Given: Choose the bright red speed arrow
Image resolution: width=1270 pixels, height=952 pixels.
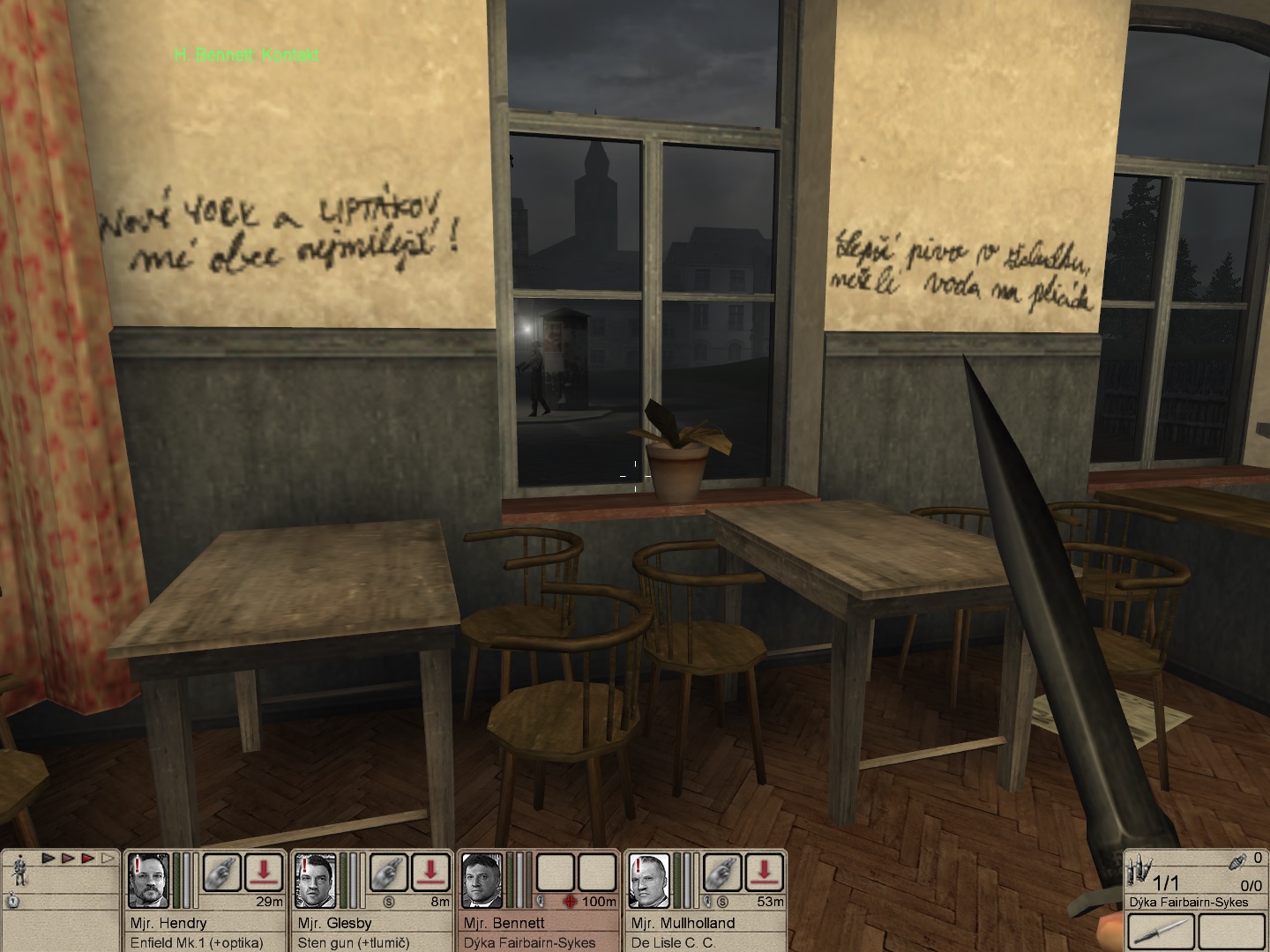Looking at the screenshot, I should (x=87, y=858).
